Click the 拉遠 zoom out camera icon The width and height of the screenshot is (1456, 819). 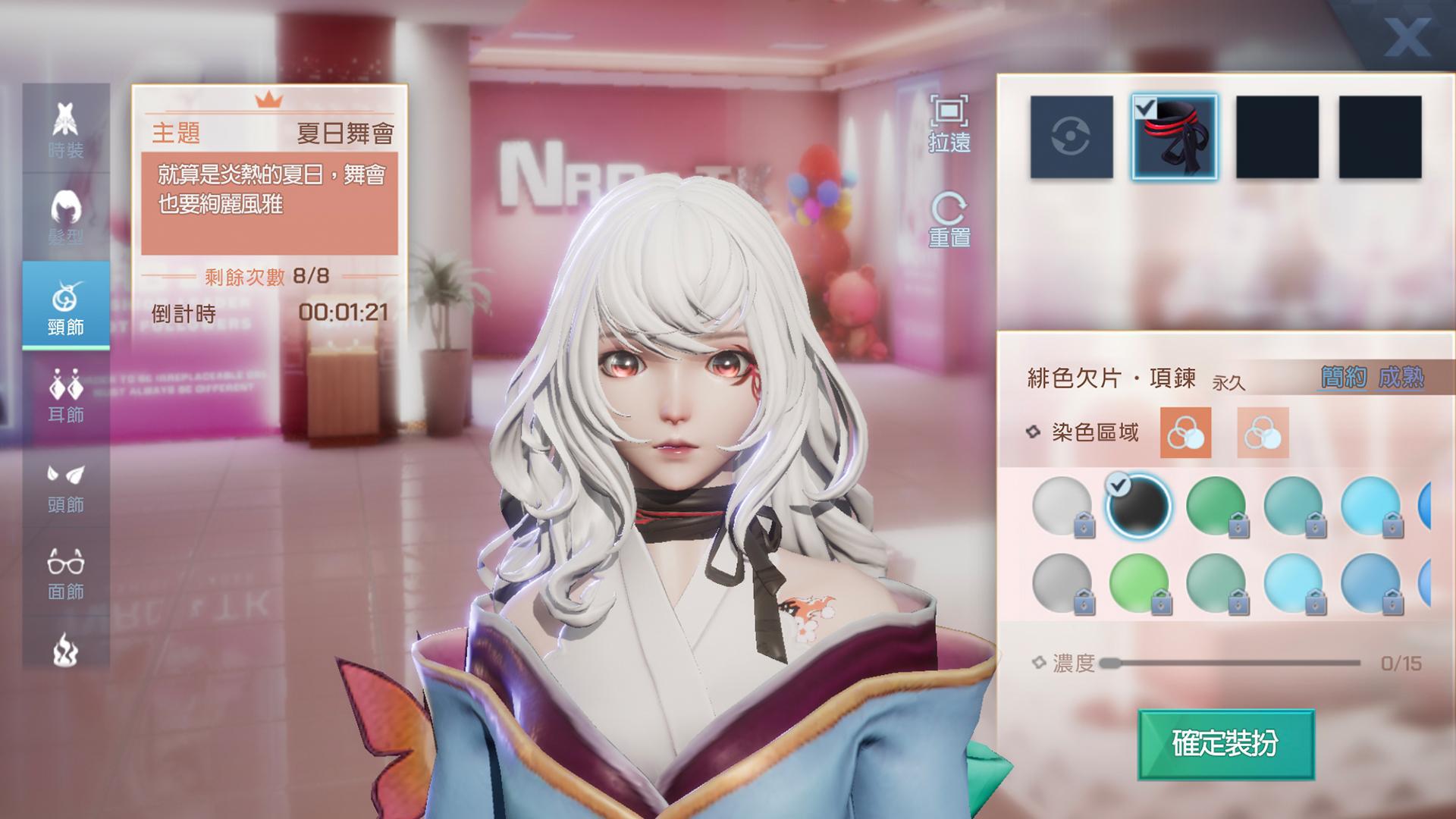coord(951,121)
